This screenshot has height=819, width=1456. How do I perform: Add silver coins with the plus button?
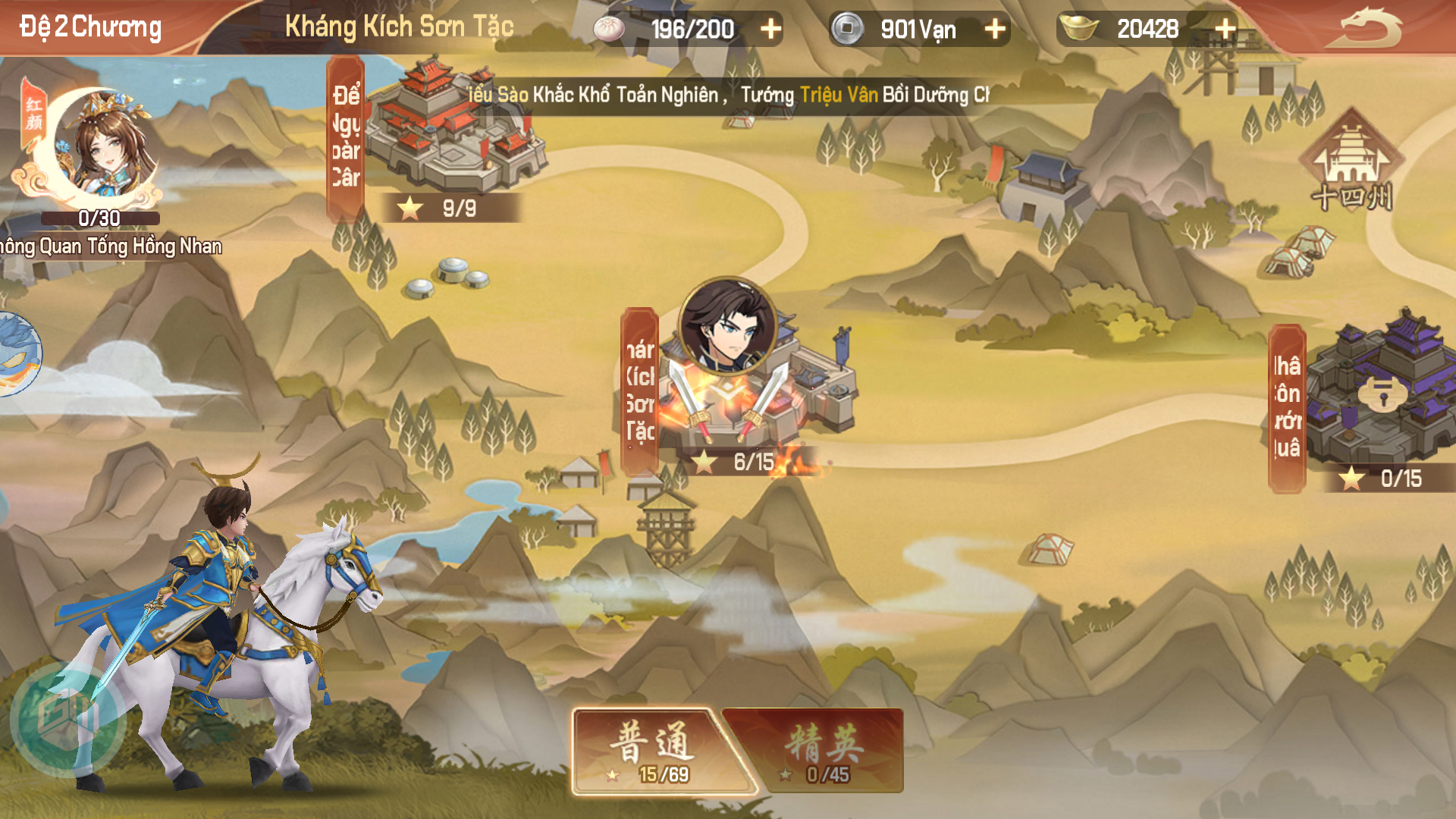[x=994, y=29]
